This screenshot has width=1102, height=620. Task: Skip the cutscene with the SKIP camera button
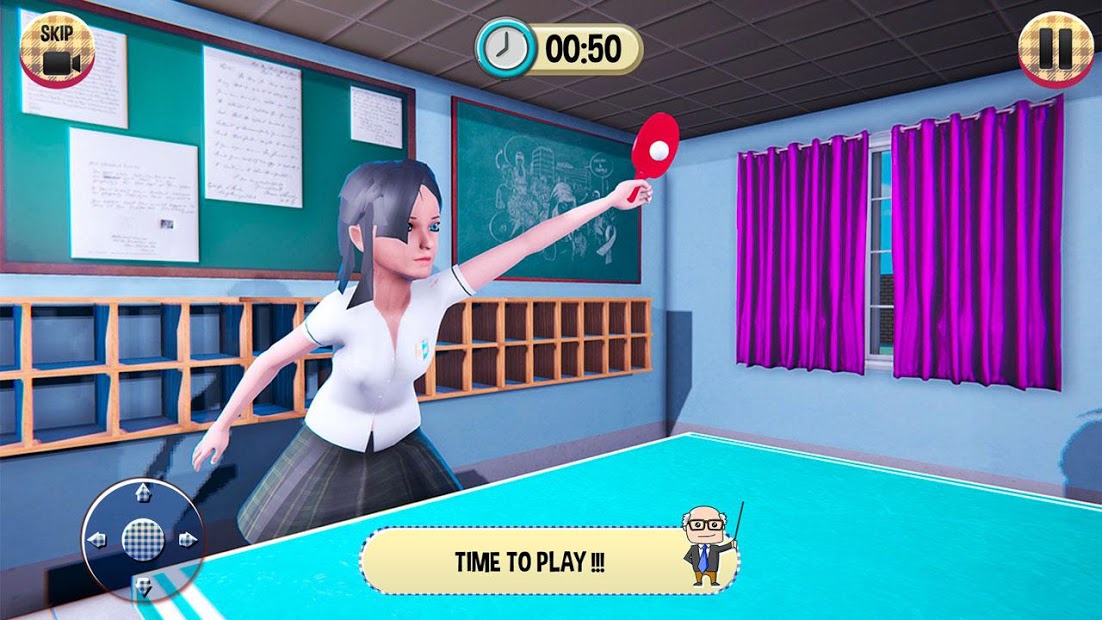[x=56, y=48]
